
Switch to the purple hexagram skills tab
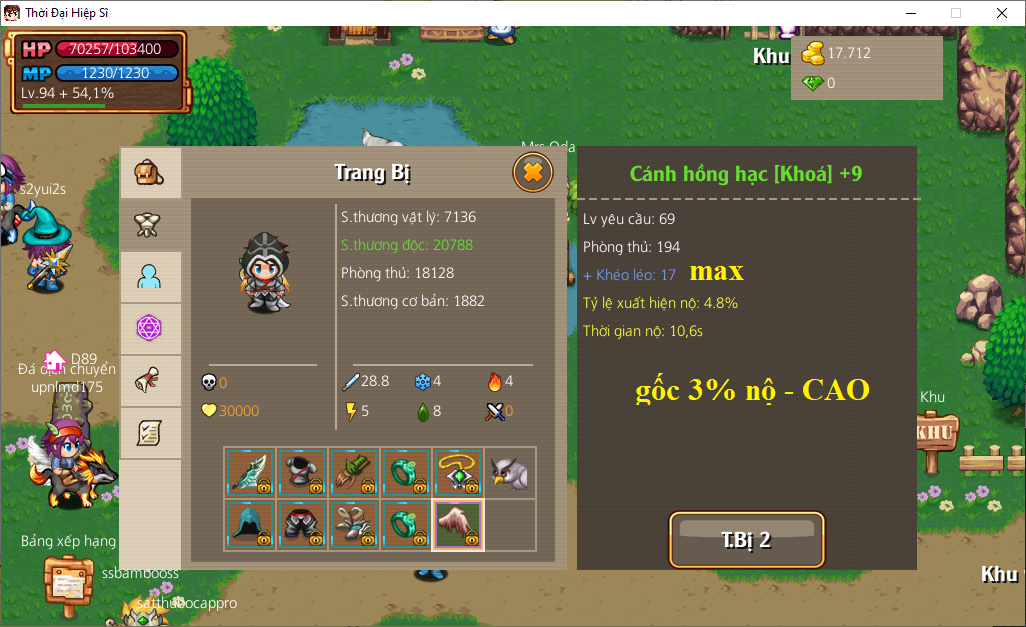click(150, 329)
